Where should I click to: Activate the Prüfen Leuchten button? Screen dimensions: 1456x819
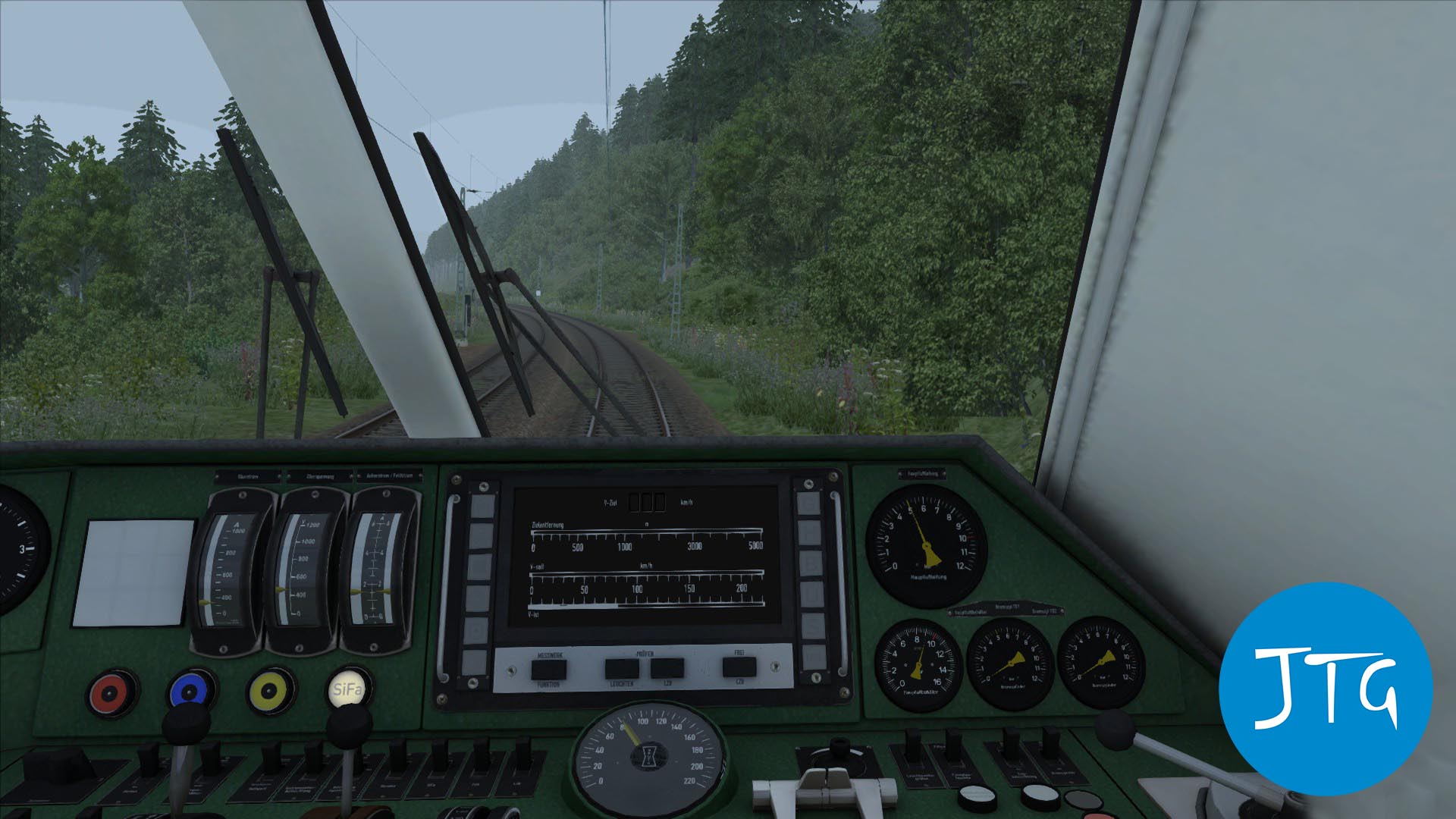(622, 669)
